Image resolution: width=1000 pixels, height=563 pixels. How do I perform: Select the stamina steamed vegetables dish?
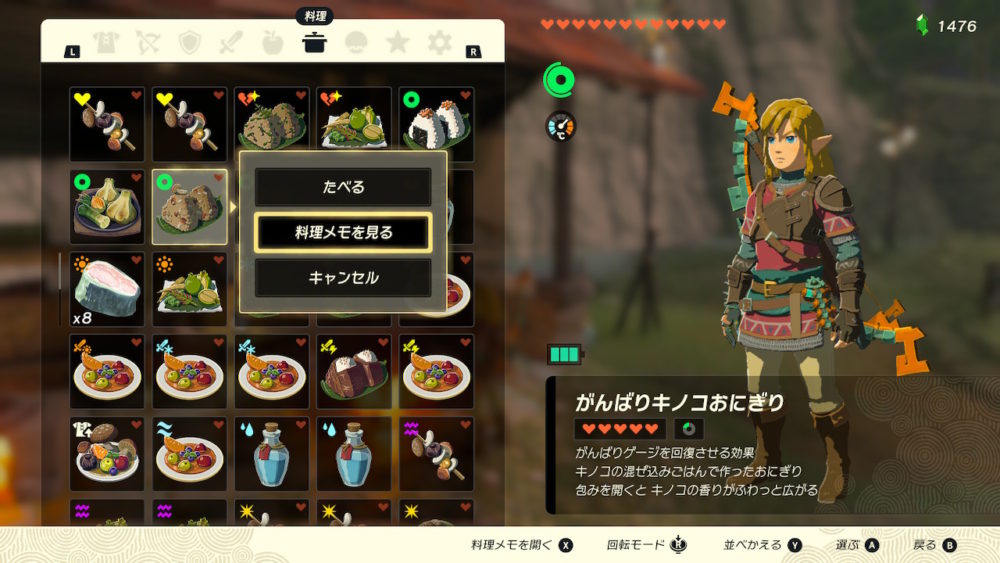coord(107,206)
